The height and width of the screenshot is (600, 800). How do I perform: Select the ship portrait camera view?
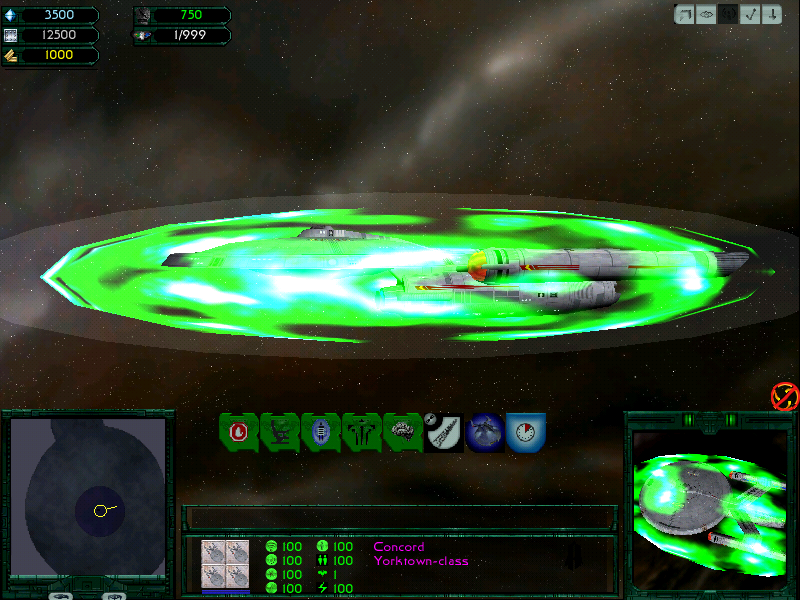[709, 501]
